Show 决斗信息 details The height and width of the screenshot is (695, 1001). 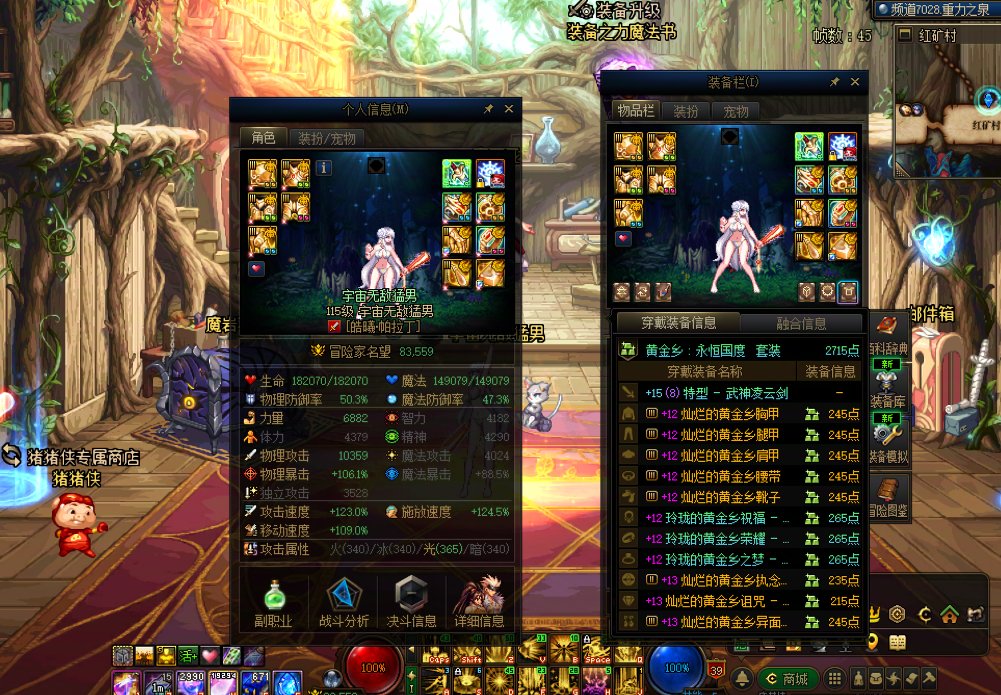[x=411, y=602]
